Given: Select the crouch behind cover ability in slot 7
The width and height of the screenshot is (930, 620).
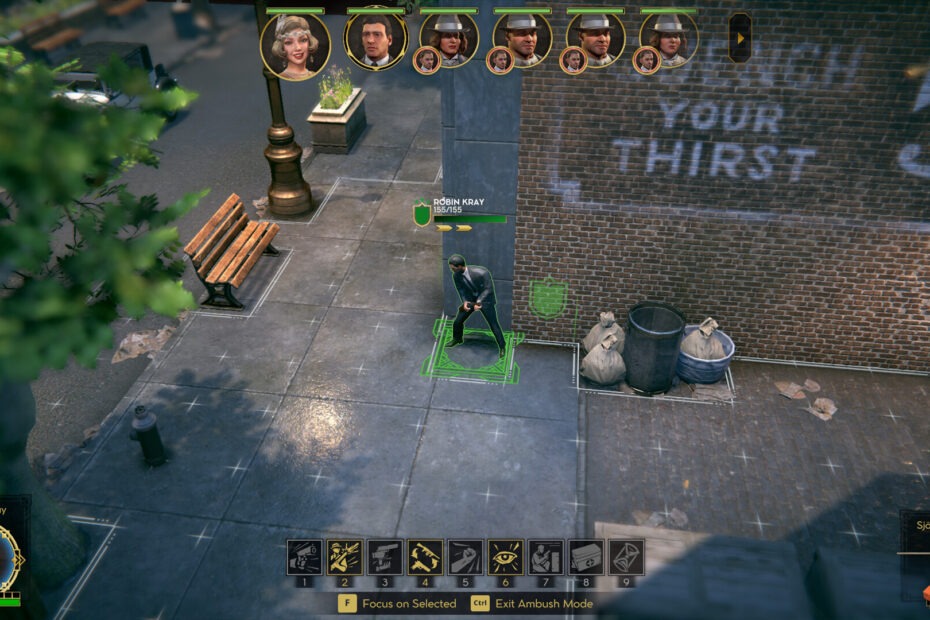Looking at the screenshot, I should click(x=546, y=557).
